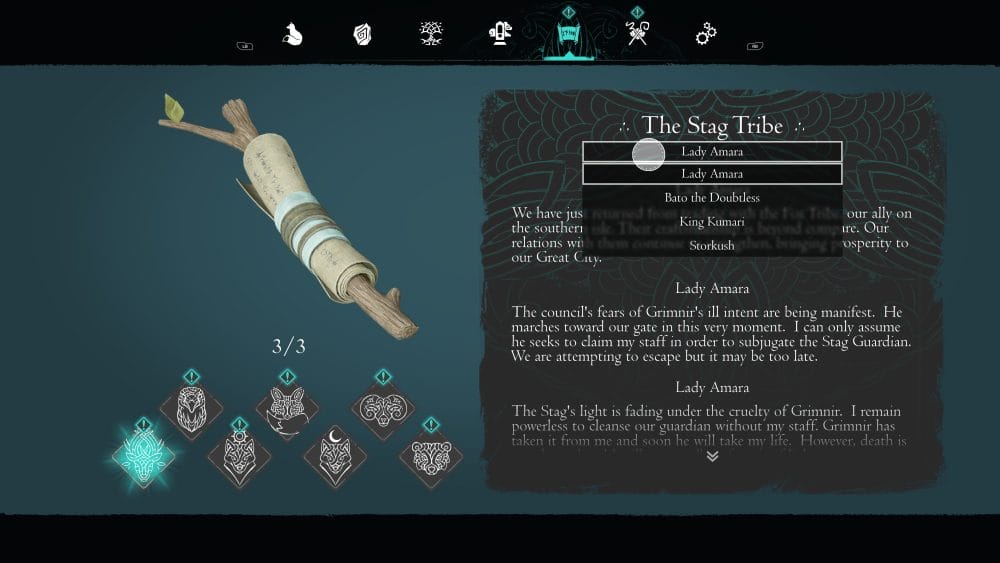Switch to the tree tab
Screen dimensions: 1000x563
(x=432, y=35)
